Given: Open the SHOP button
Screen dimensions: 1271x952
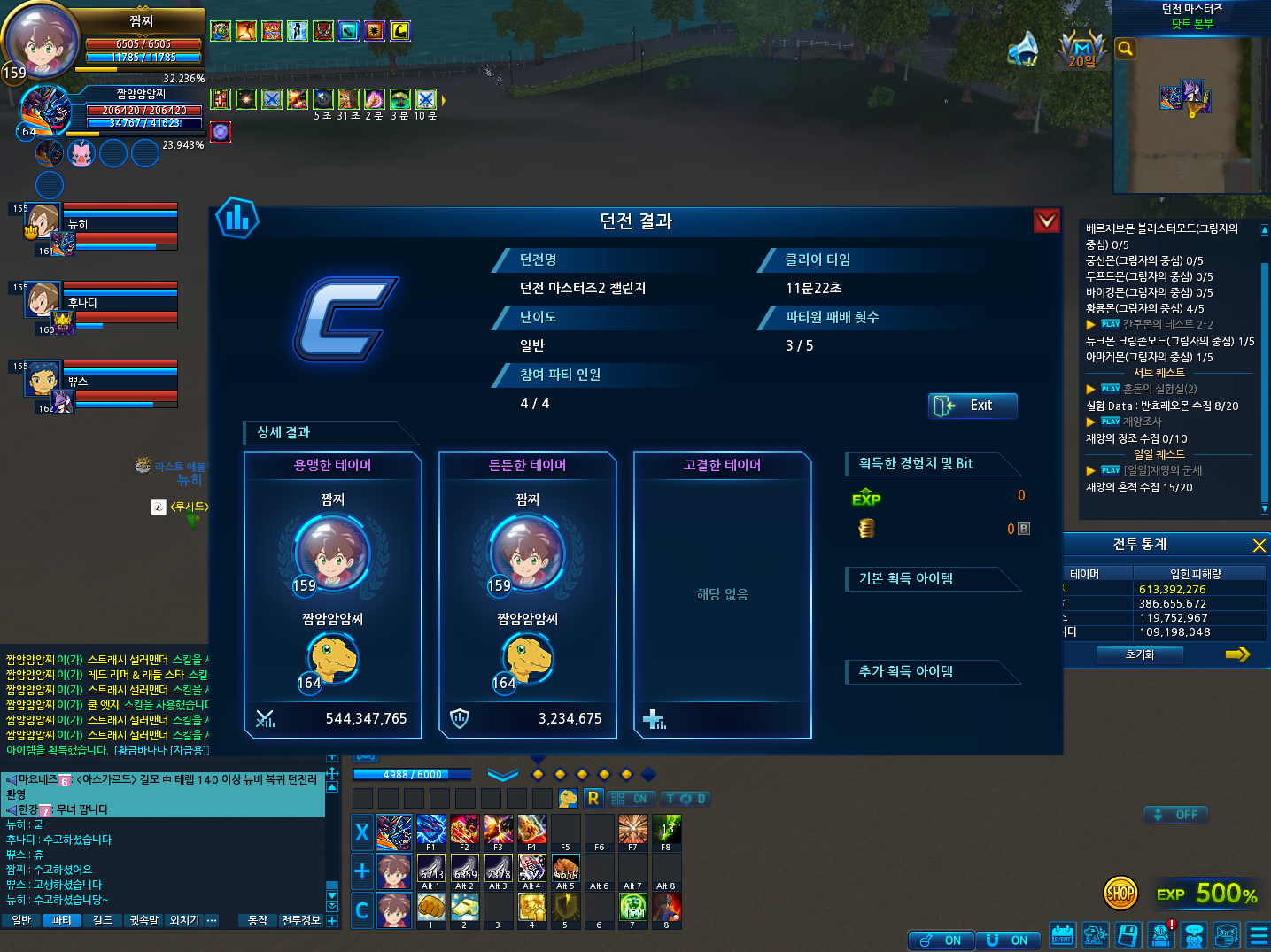Looking at the screenshot, I should pos(1120,894).
